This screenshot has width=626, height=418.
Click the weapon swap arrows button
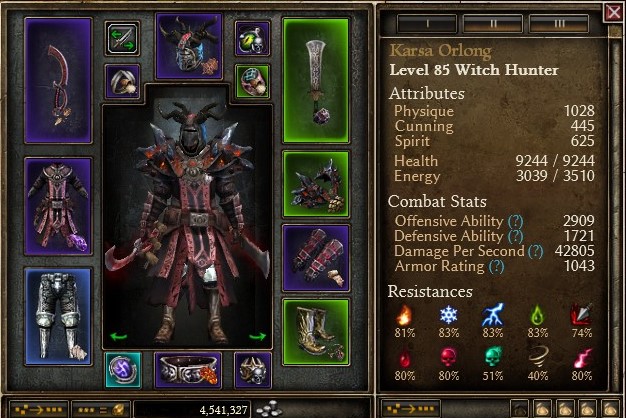tap(123, 38)
